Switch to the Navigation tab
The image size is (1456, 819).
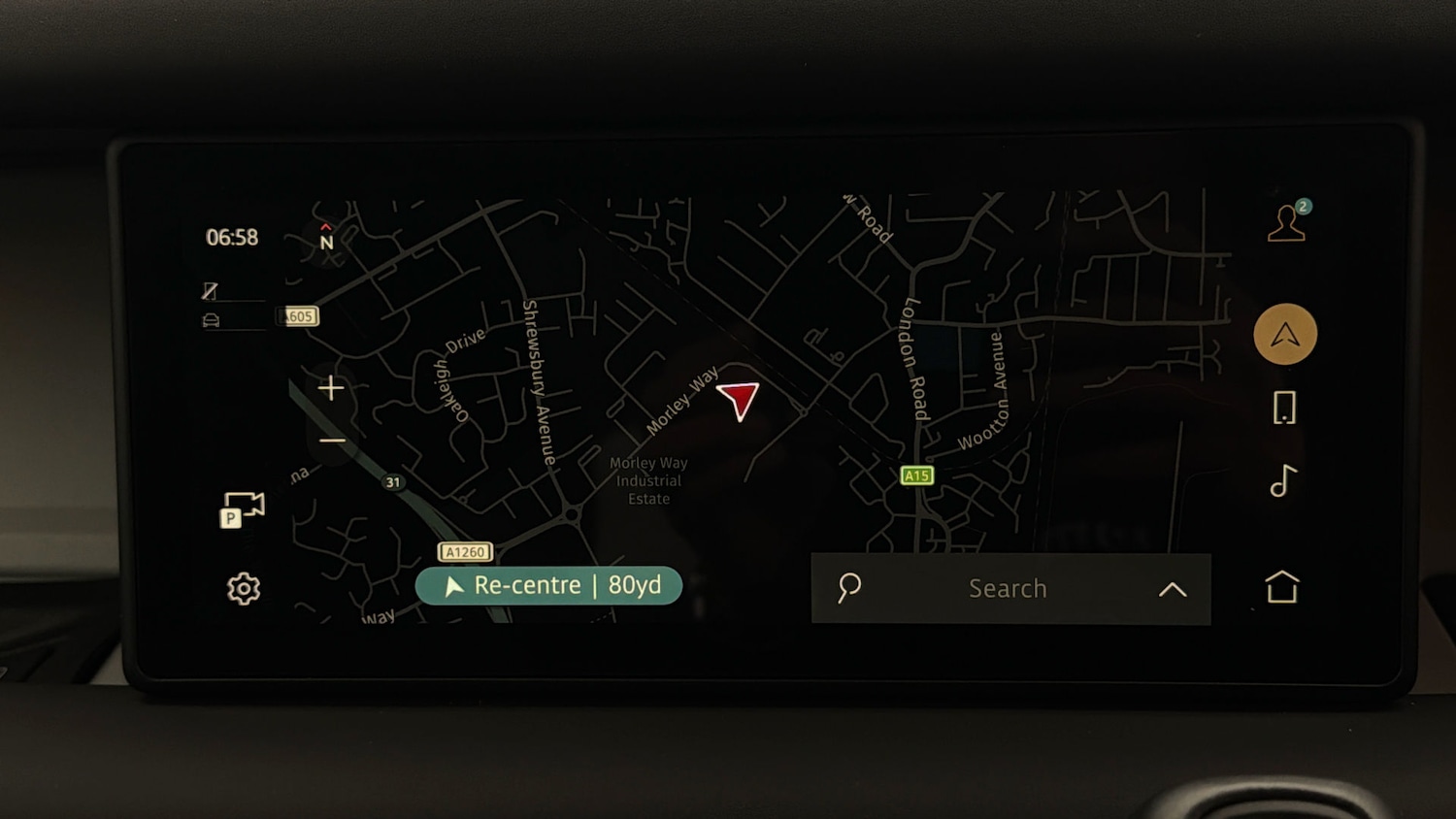1284,334
